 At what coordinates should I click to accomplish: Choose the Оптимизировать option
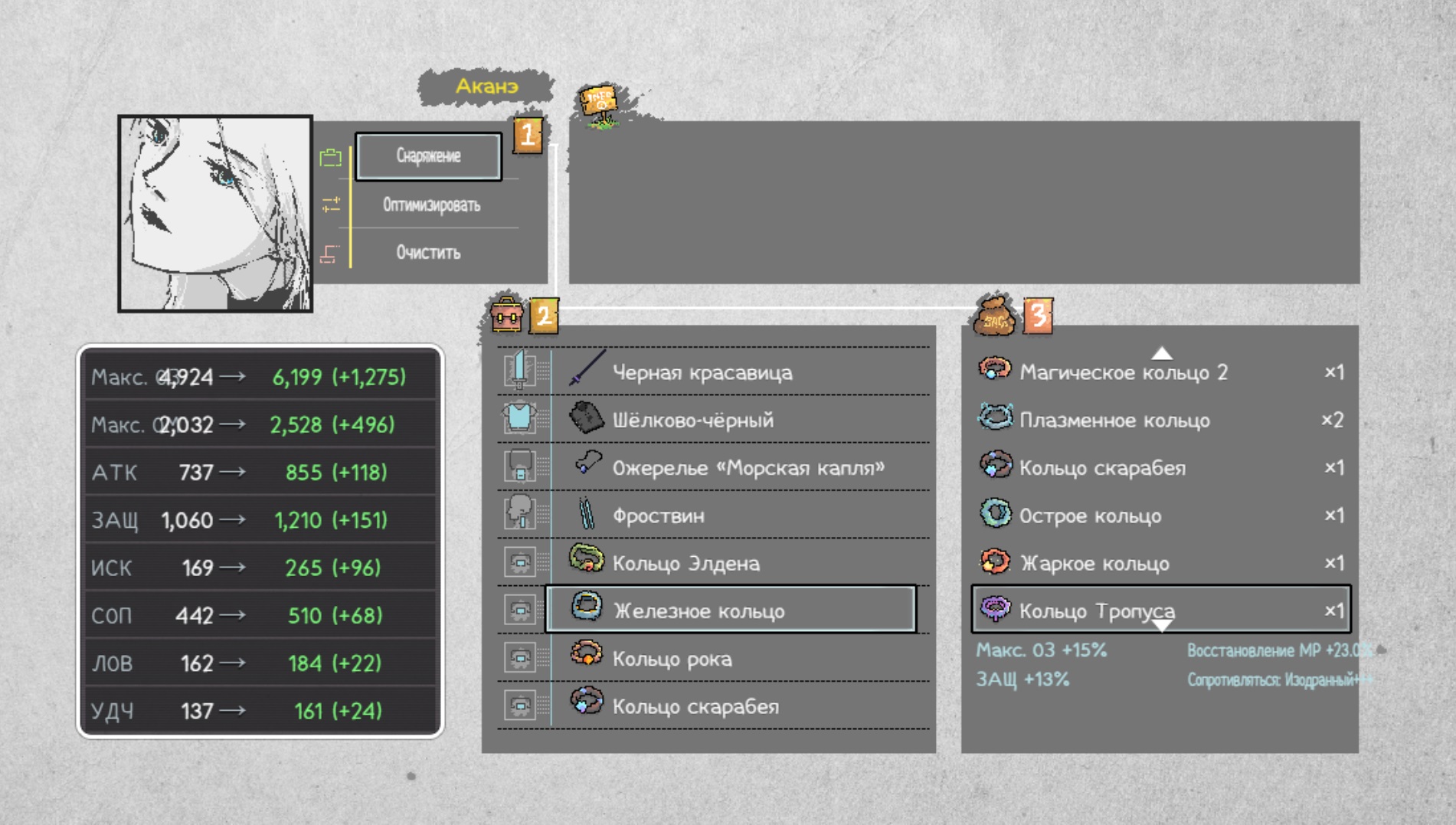(431, 205)
